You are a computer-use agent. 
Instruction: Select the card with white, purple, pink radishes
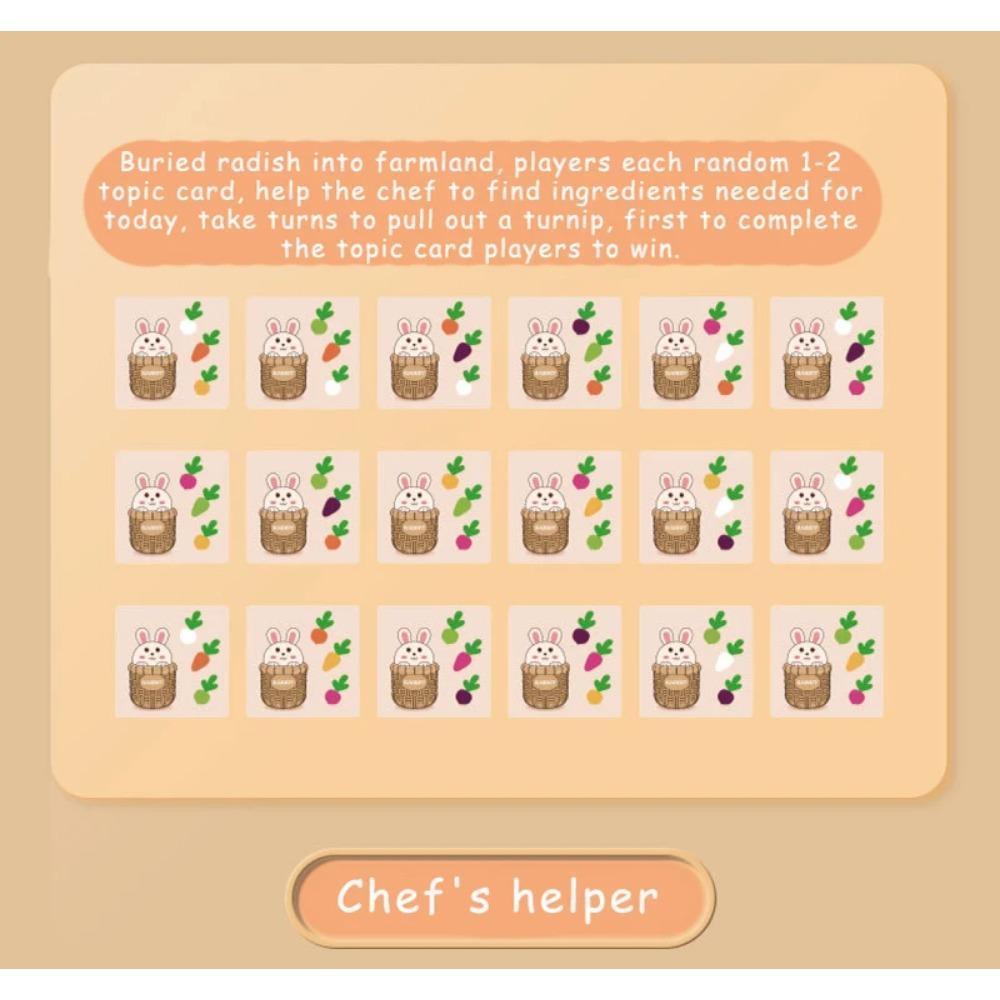pos(827,352)
